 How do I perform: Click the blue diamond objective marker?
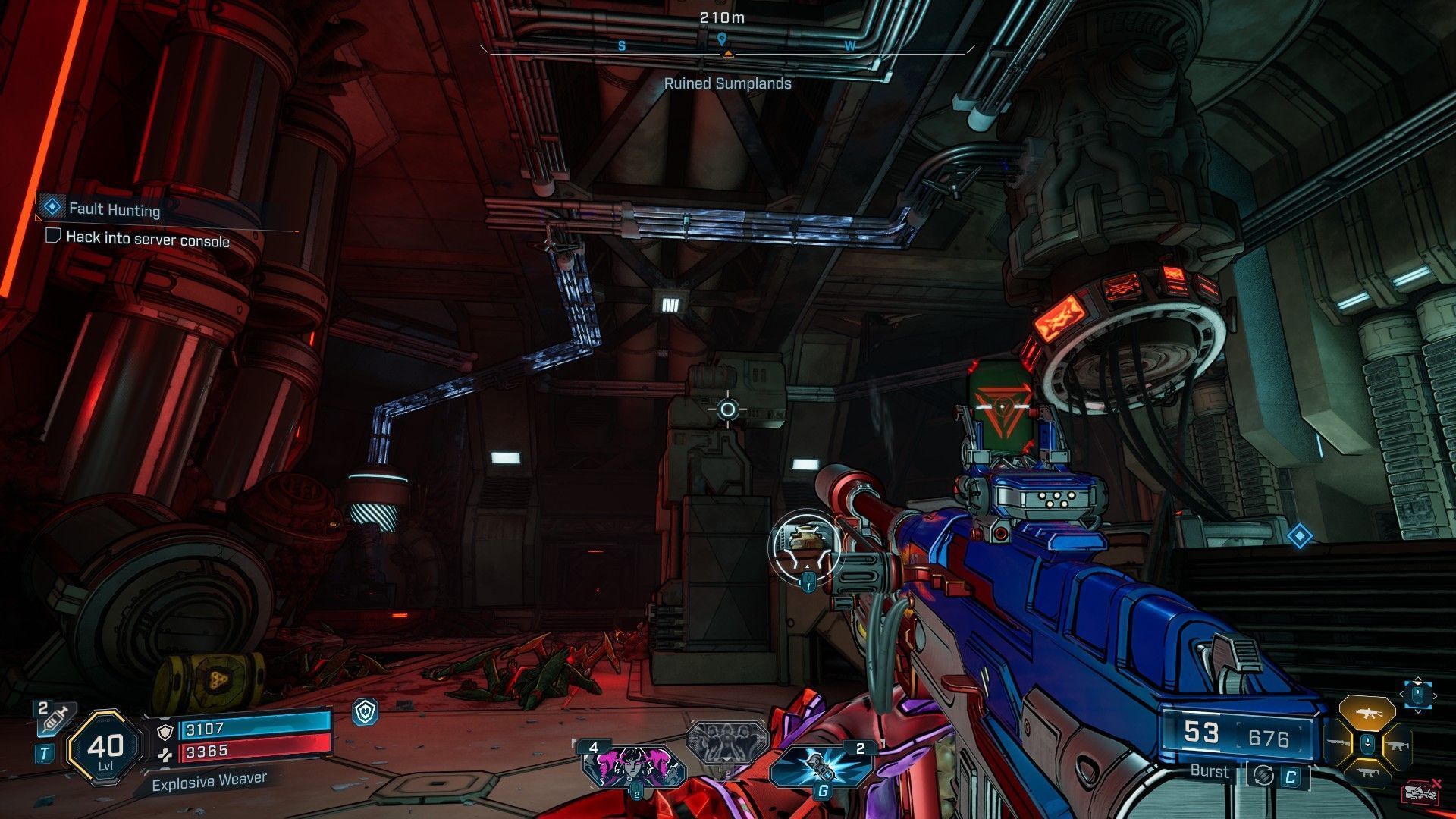1300,537
